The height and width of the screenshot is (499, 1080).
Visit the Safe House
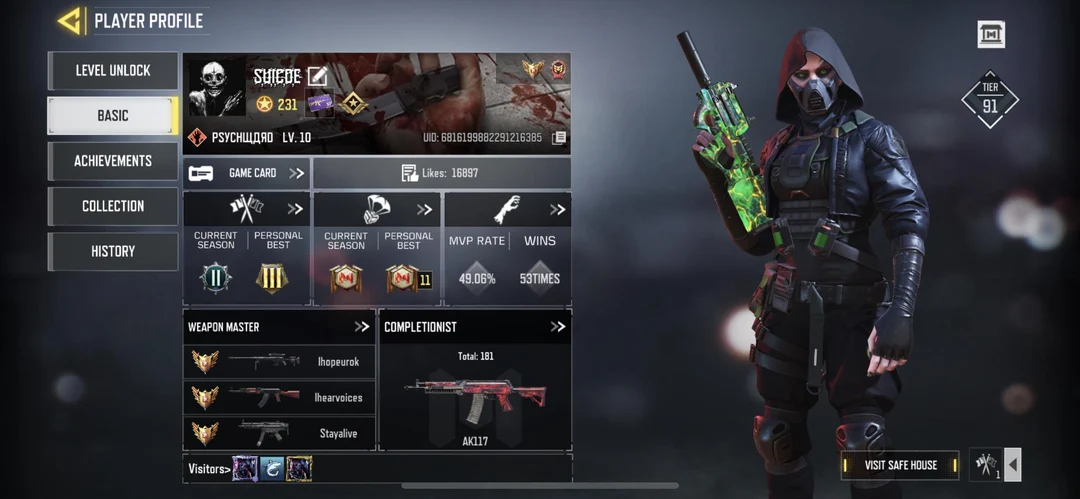point(900,465)
